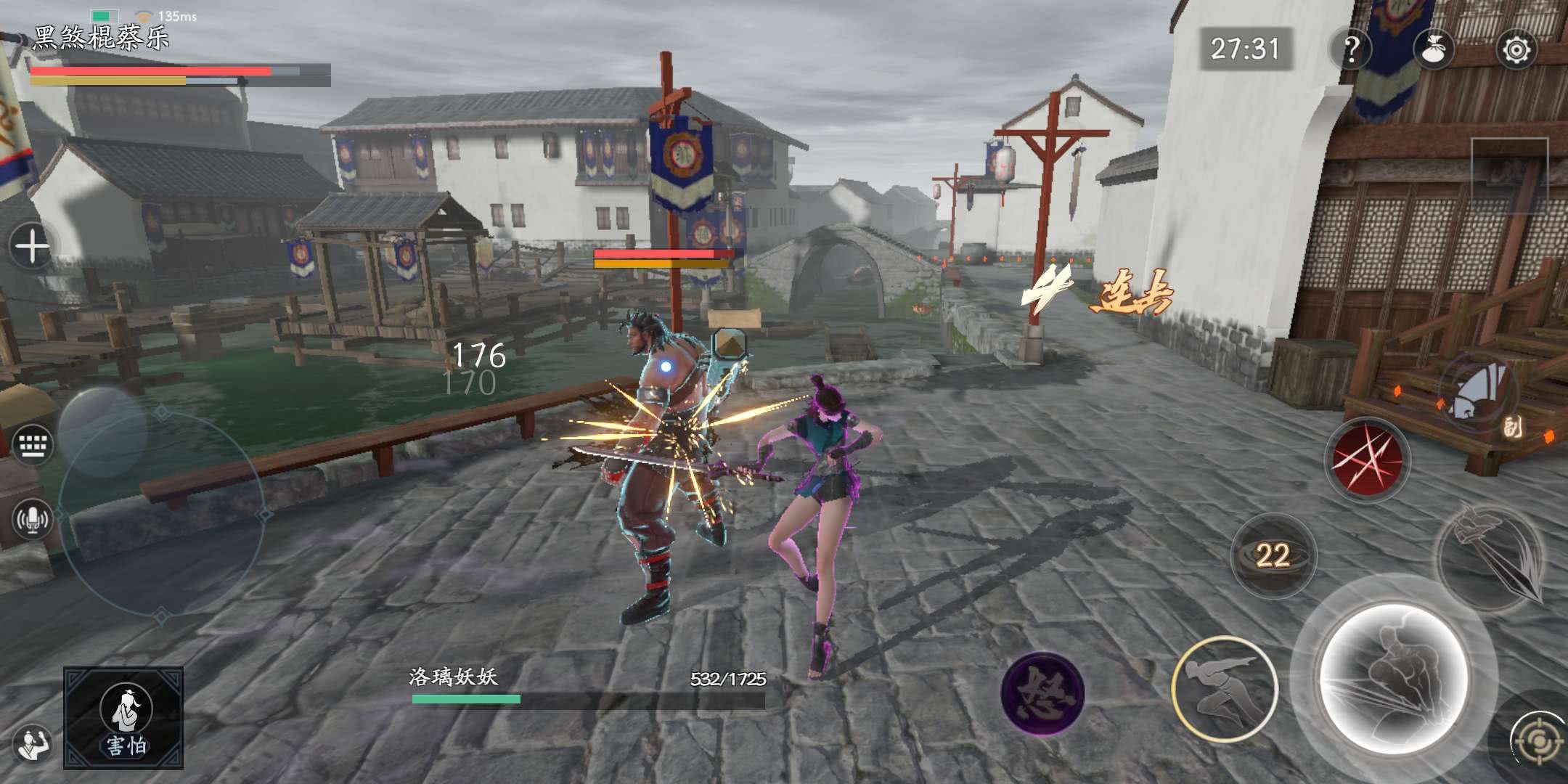Open the keyboard chat input
This screenshot has height=784, width=1568.
(32, 444)
